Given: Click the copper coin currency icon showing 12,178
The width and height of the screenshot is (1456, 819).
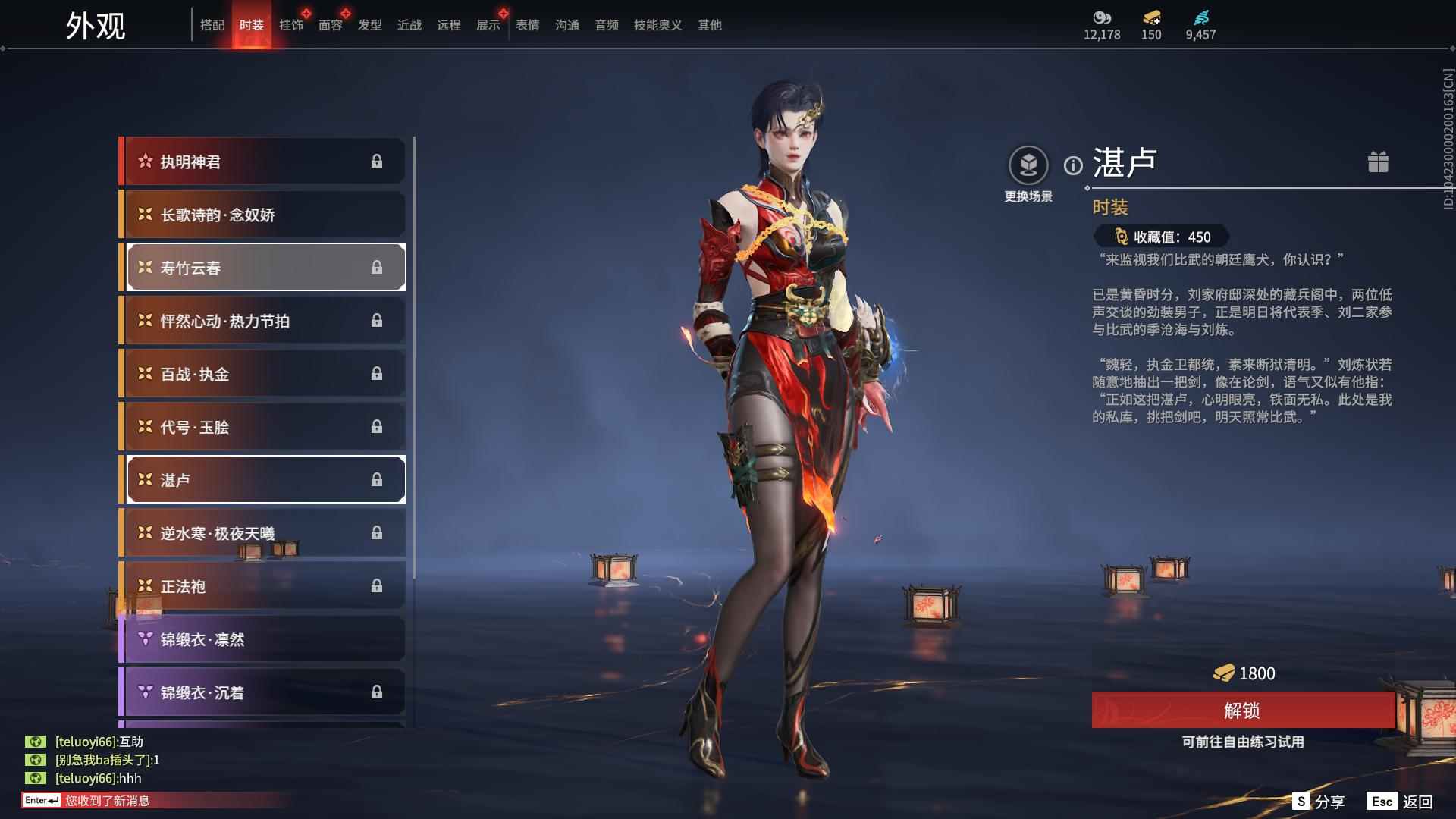Looking at the screenshot, I should 1100,19.
